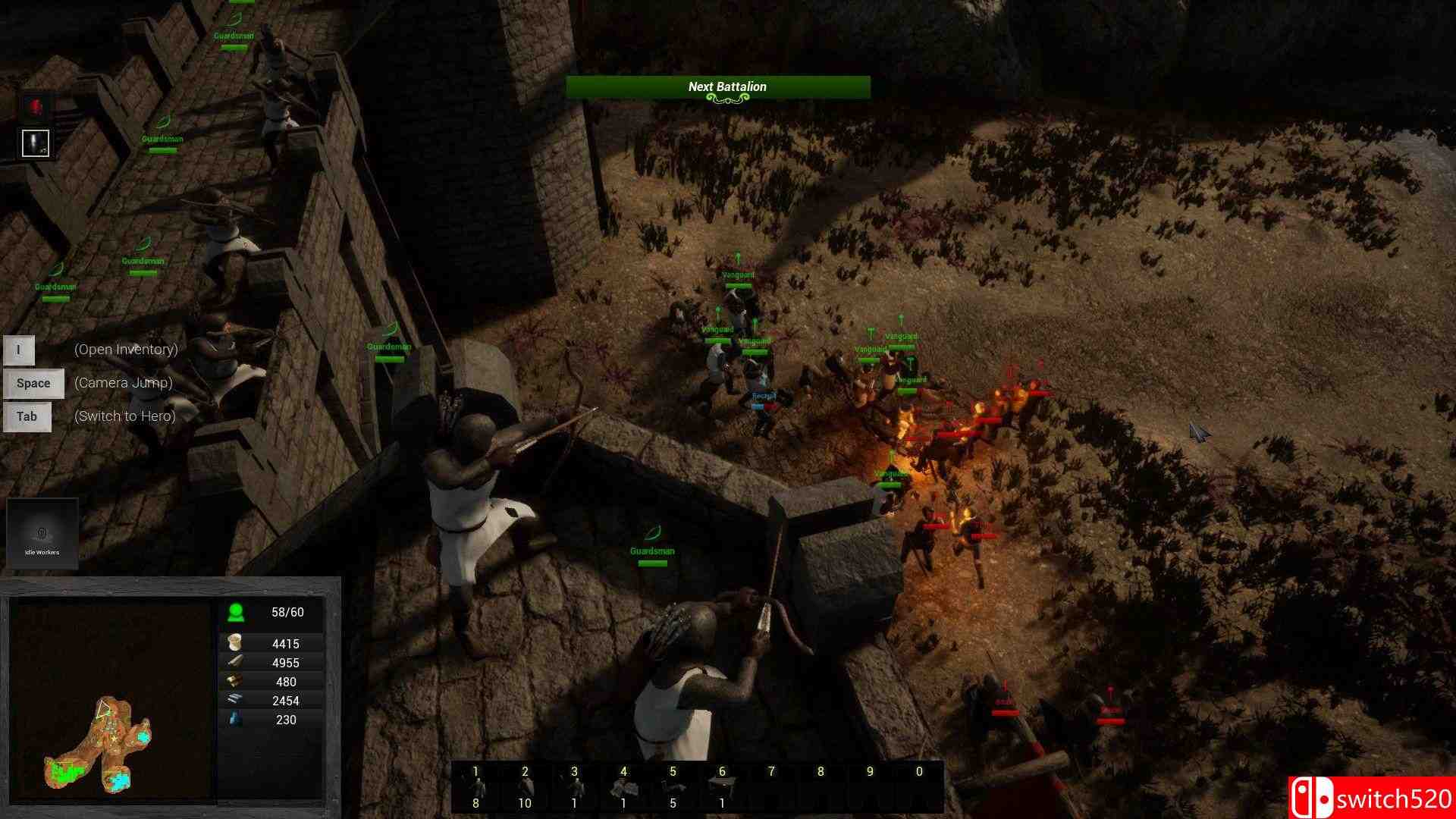This screenshot has width=1456, height=819.
Task: Click the iron ingots resource icon
Action: tap(235, 700)
